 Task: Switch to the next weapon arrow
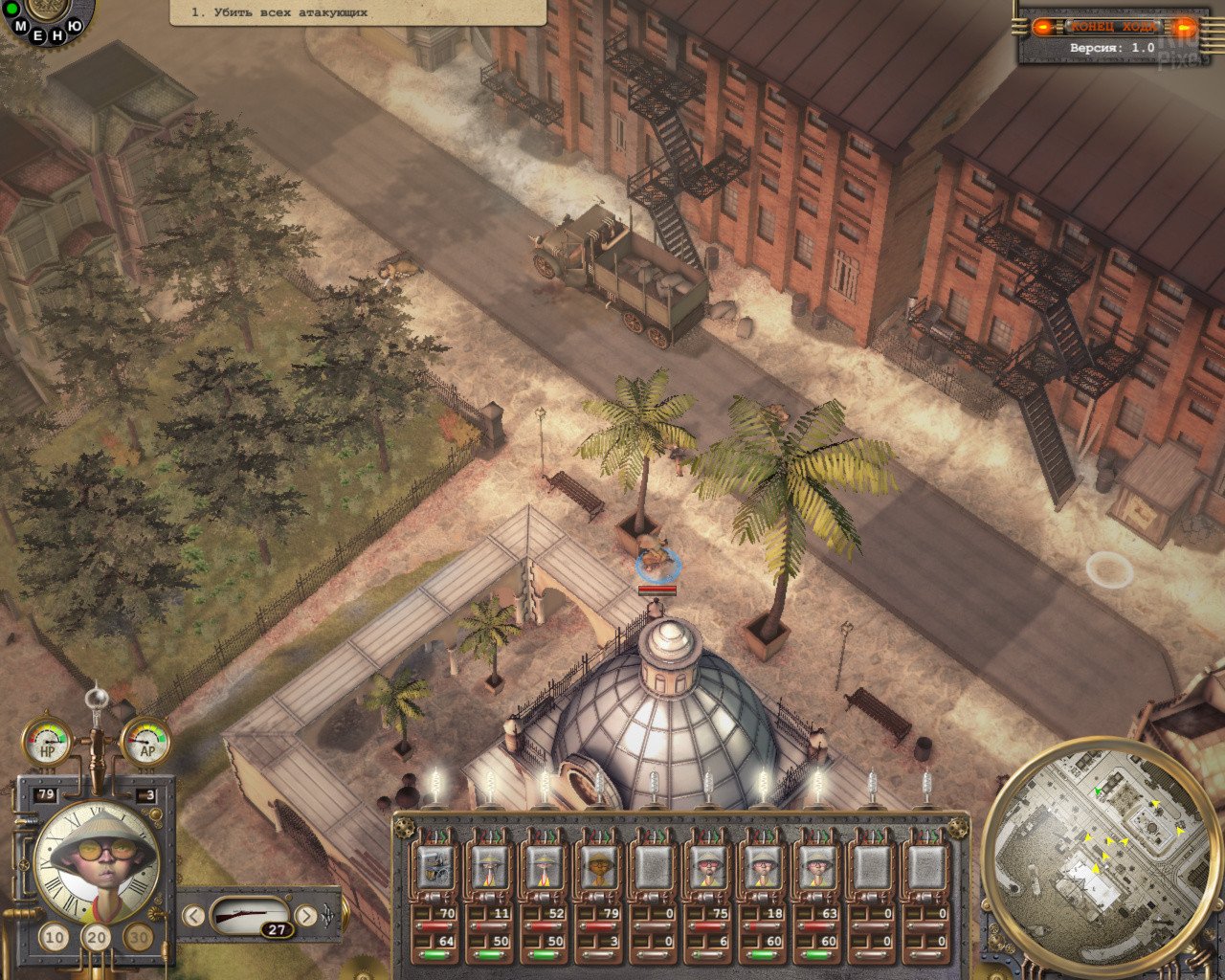306,916
